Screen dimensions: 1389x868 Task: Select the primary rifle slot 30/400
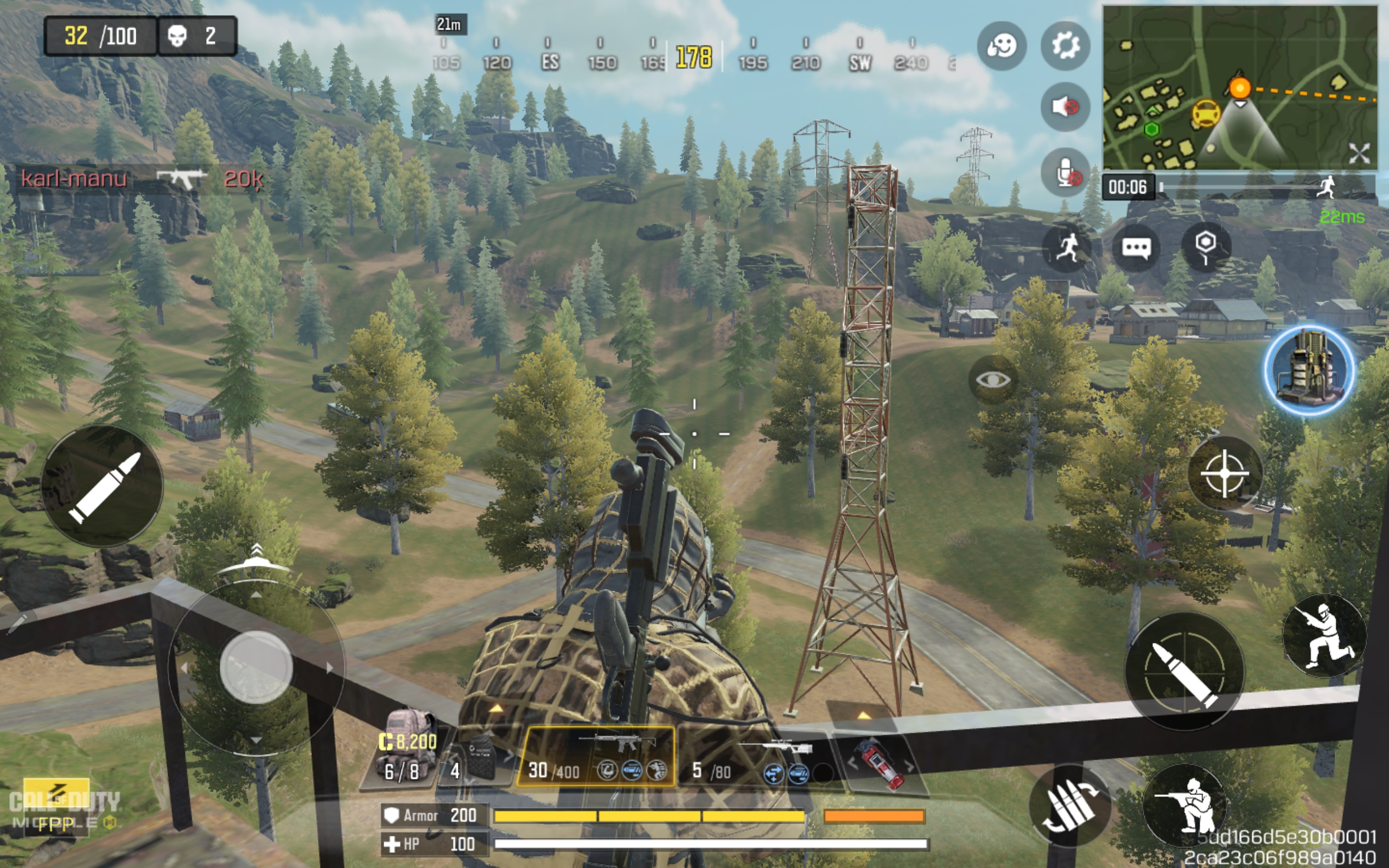coord(596,757)
